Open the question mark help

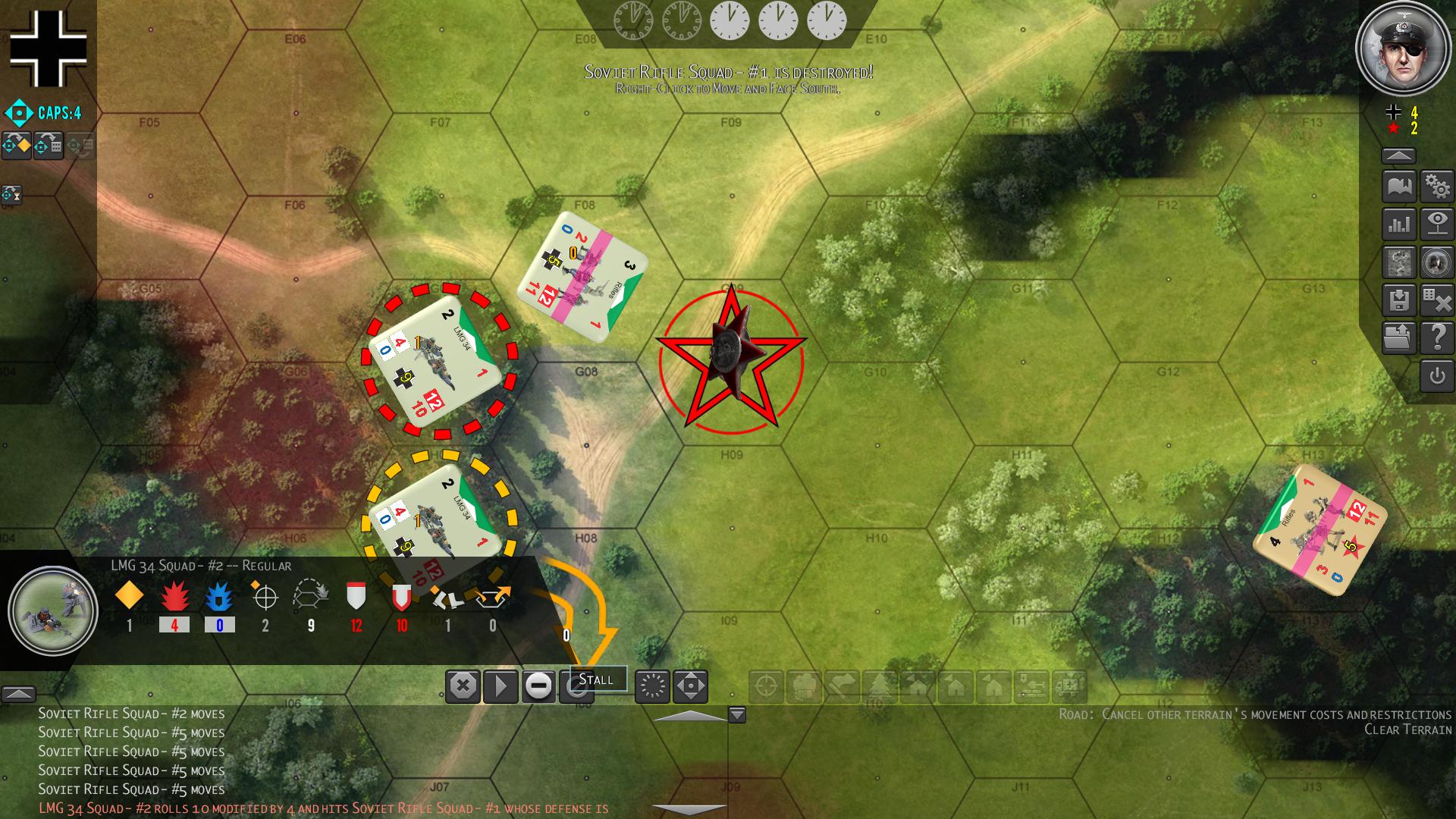1437,338
